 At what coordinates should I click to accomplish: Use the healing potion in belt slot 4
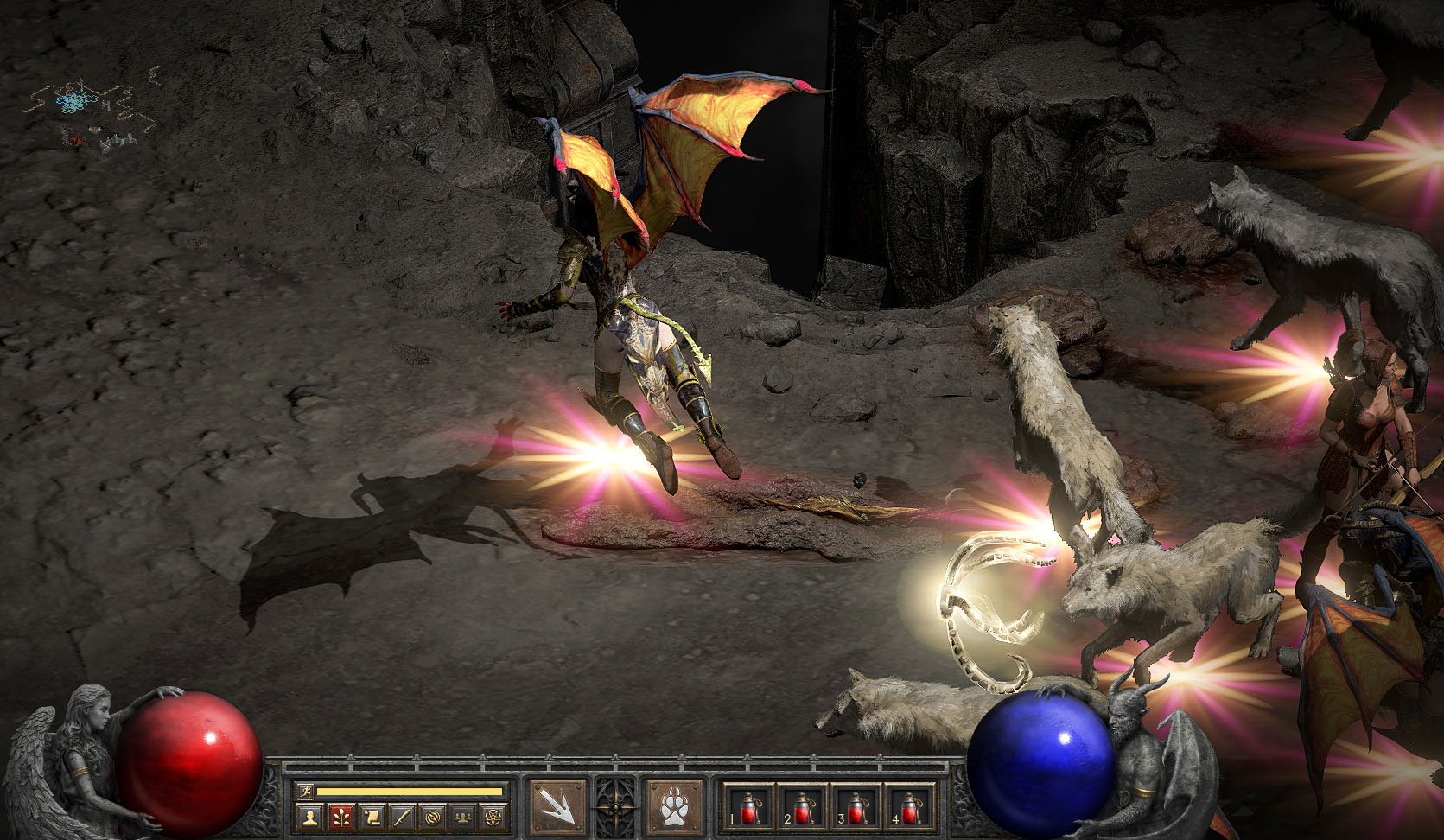909,807
